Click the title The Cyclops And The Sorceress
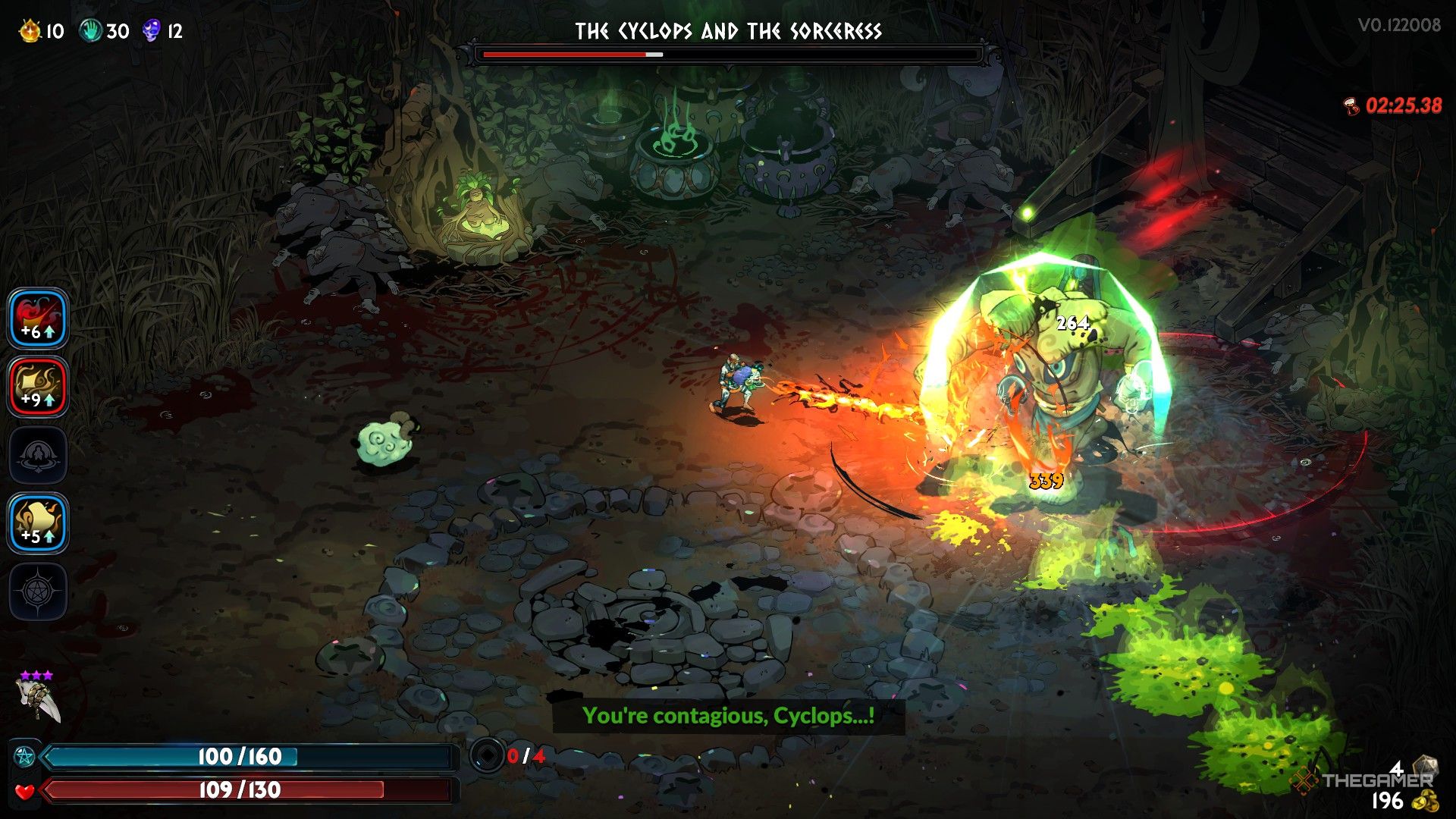The height and width of the screenshot is (819, 1456). pyautogui.click(x=728, y=32)
